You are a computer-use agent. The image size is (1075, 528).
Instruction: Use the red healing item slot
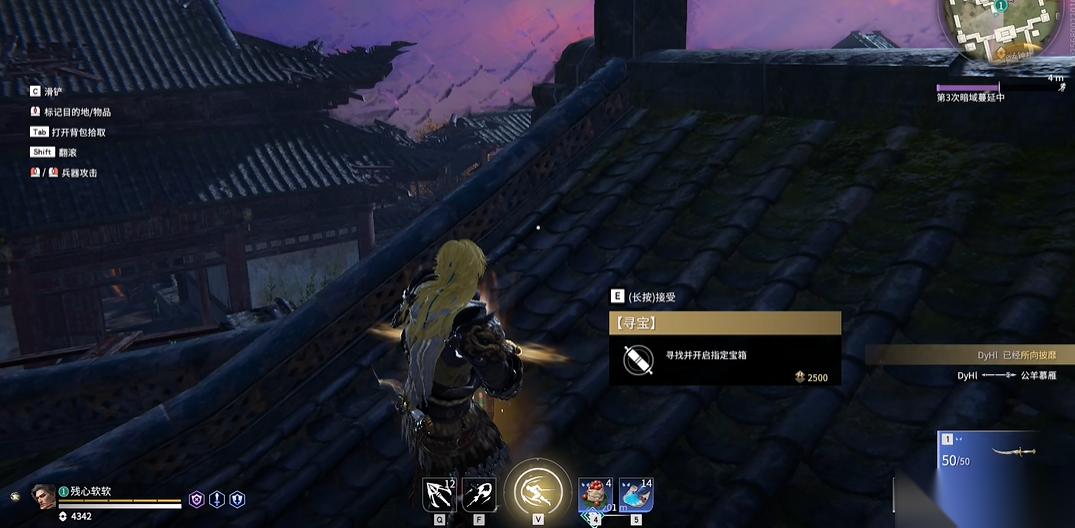(x=596, y=495)
